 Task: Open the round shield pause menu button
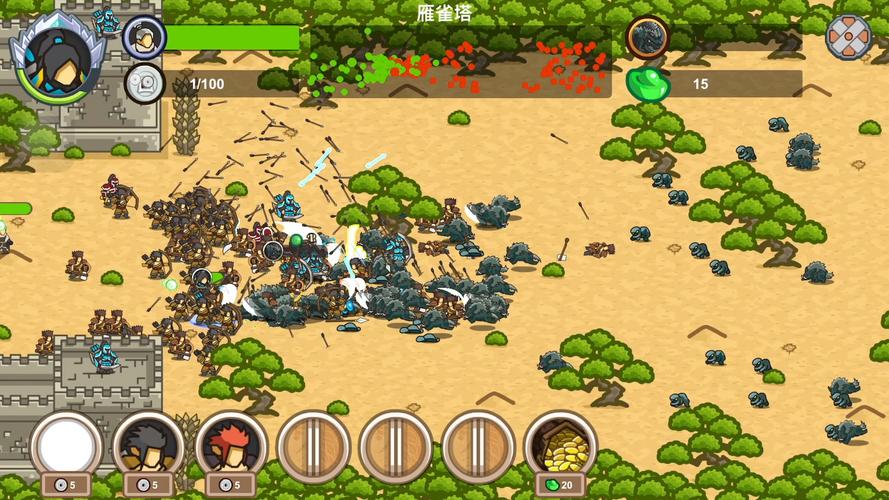pyautogui.click(x=848, y=37)
